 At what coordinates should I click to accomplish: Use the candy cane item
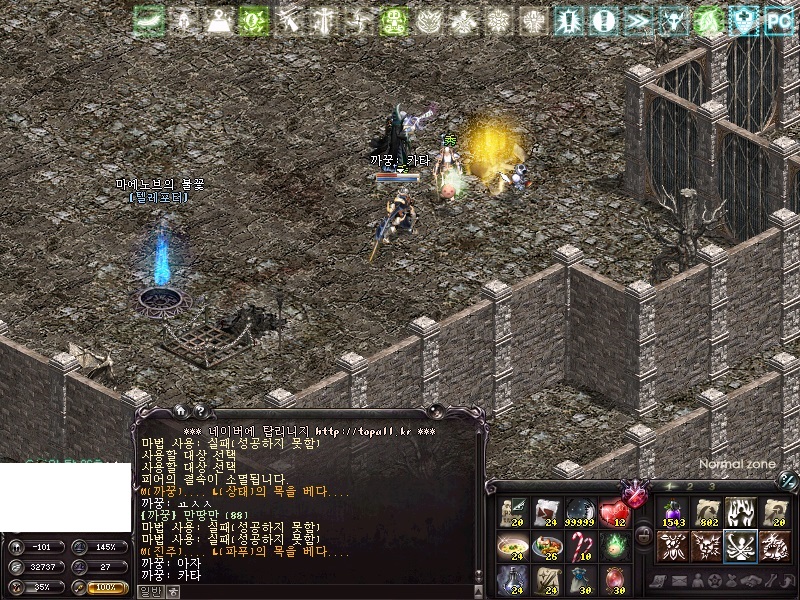[x=581, y=546]
